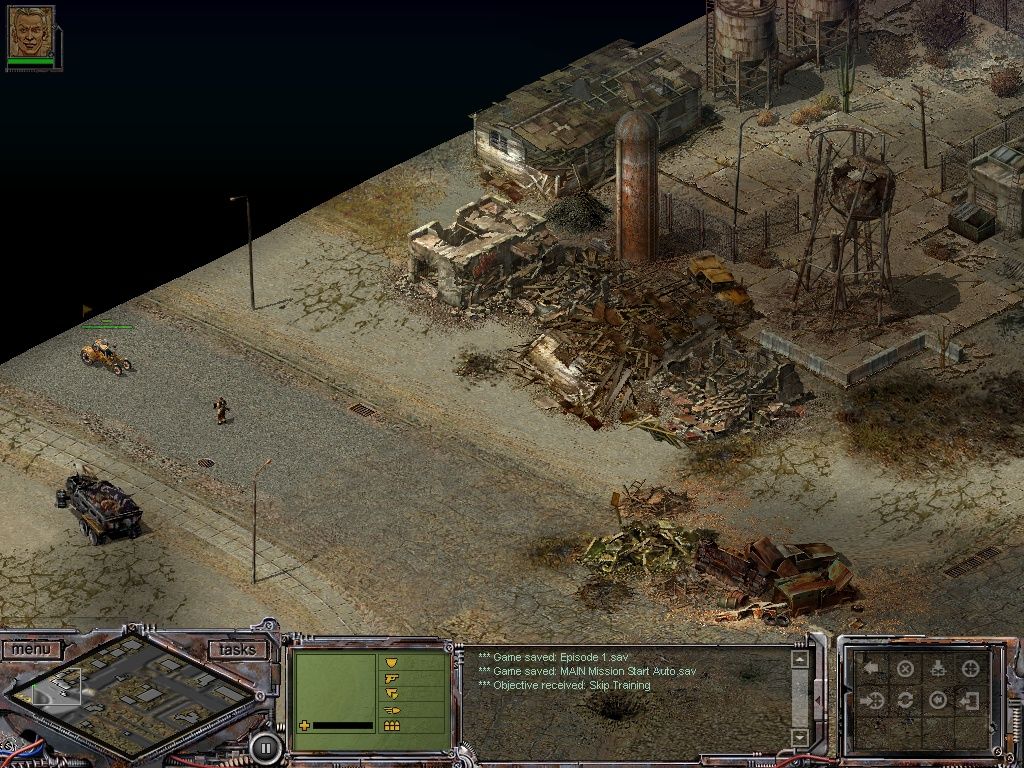The width and height of the screenshot is (1024, 768).
Task: Open the tasks list
Action: (237, 650)
